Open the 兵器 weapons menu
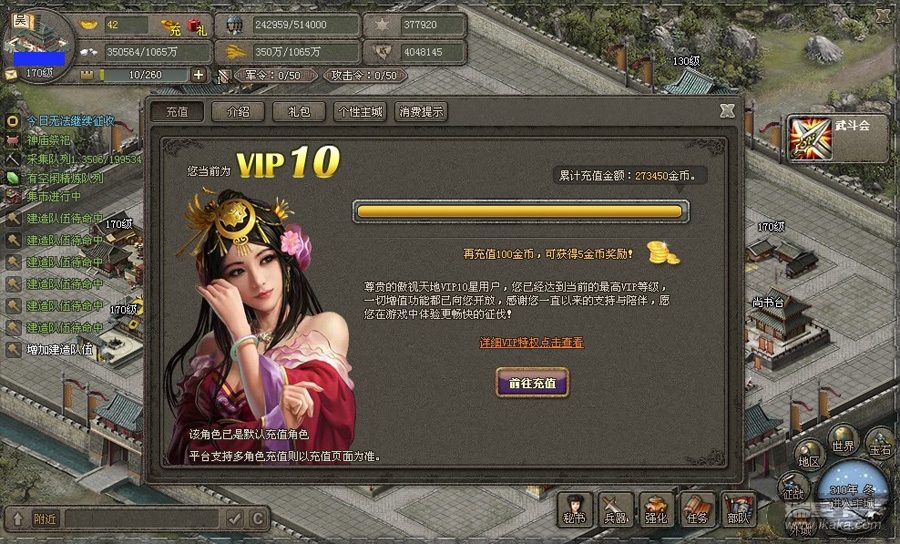This screenshot has width=900, height=544. point(615,509)
